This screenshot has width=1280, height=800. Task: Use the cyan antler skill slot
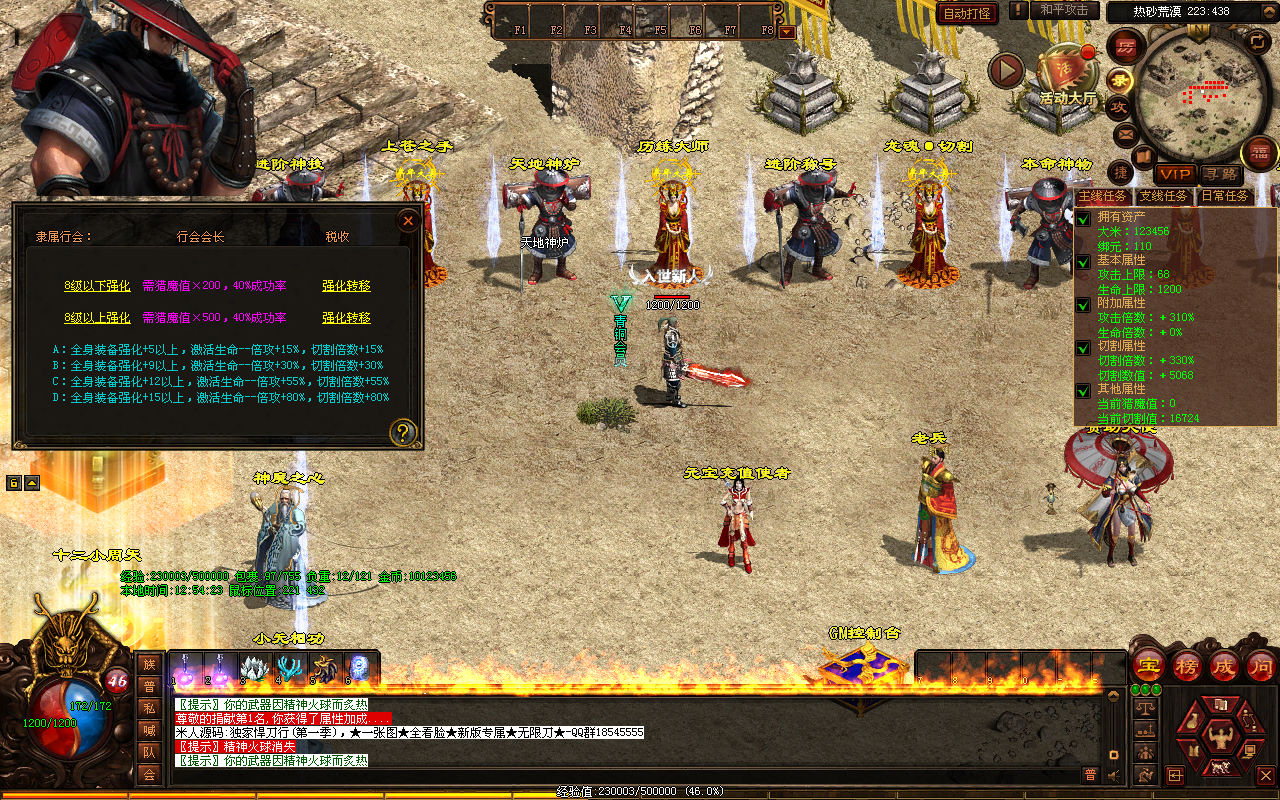(291, 669)
